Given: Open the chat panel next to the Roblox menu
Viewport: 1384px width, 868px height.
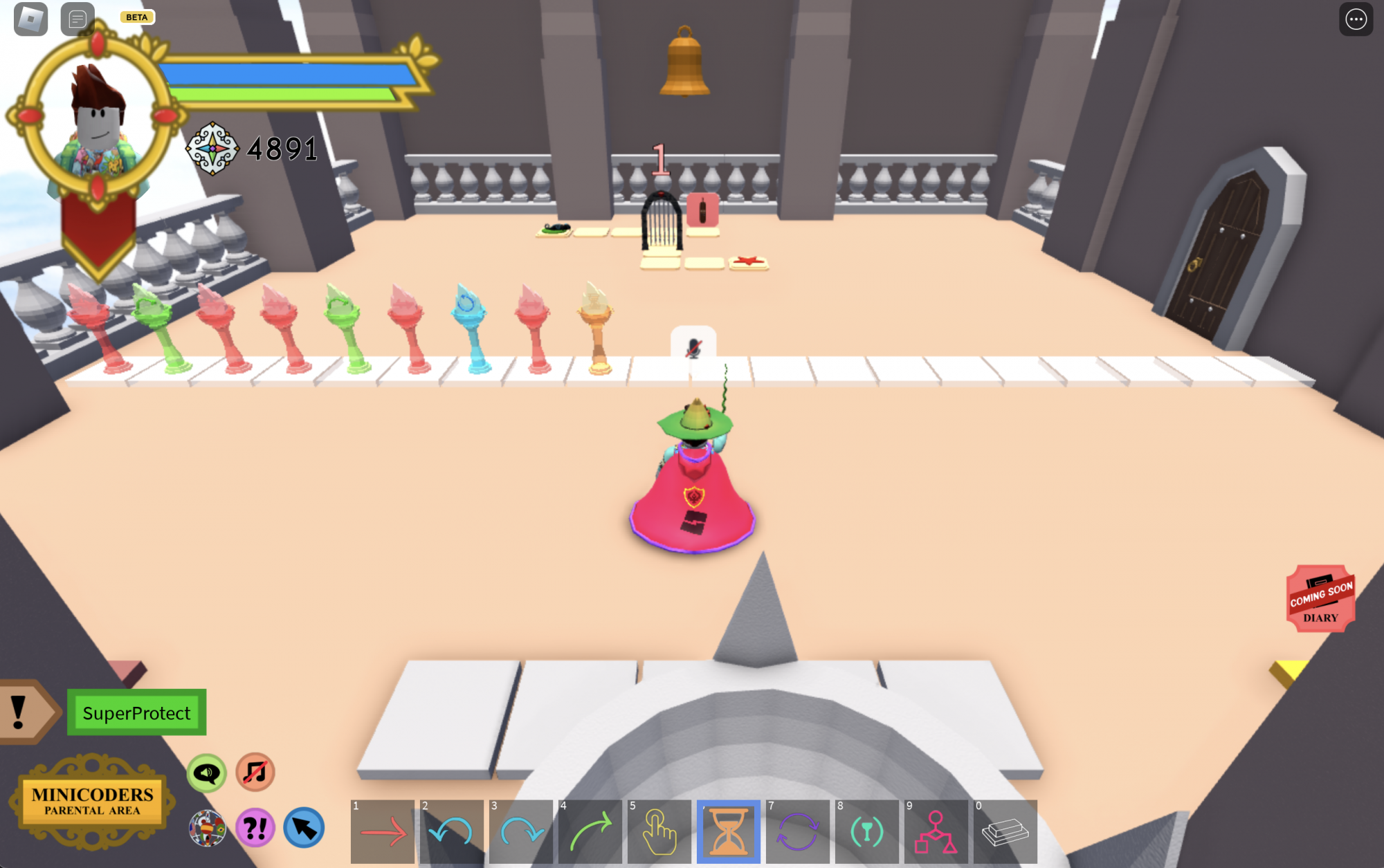Looking at the screenshot, I should click(x=76, y=19).
